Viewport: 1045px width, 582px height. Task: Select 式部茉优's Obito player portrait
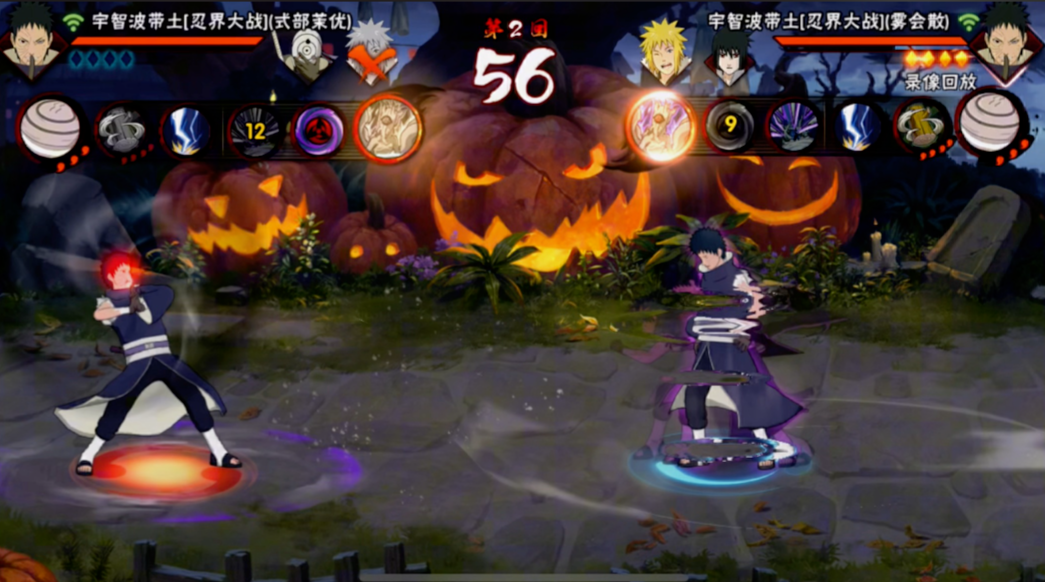pyautogui.click(x=31, y=42)
